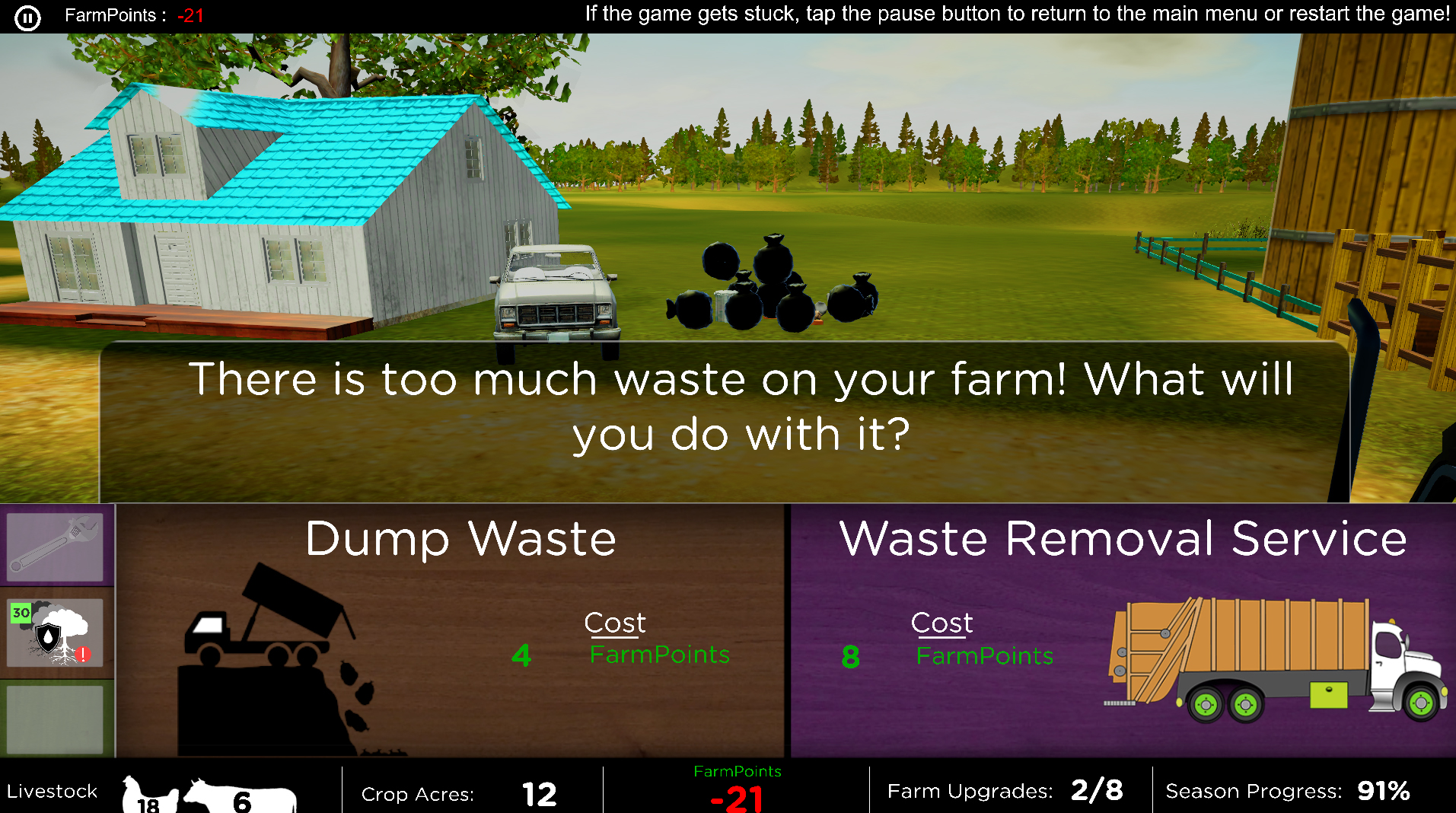Choose the Dump Waste option
Screen dimensions: 1456x813
[451, 630]
